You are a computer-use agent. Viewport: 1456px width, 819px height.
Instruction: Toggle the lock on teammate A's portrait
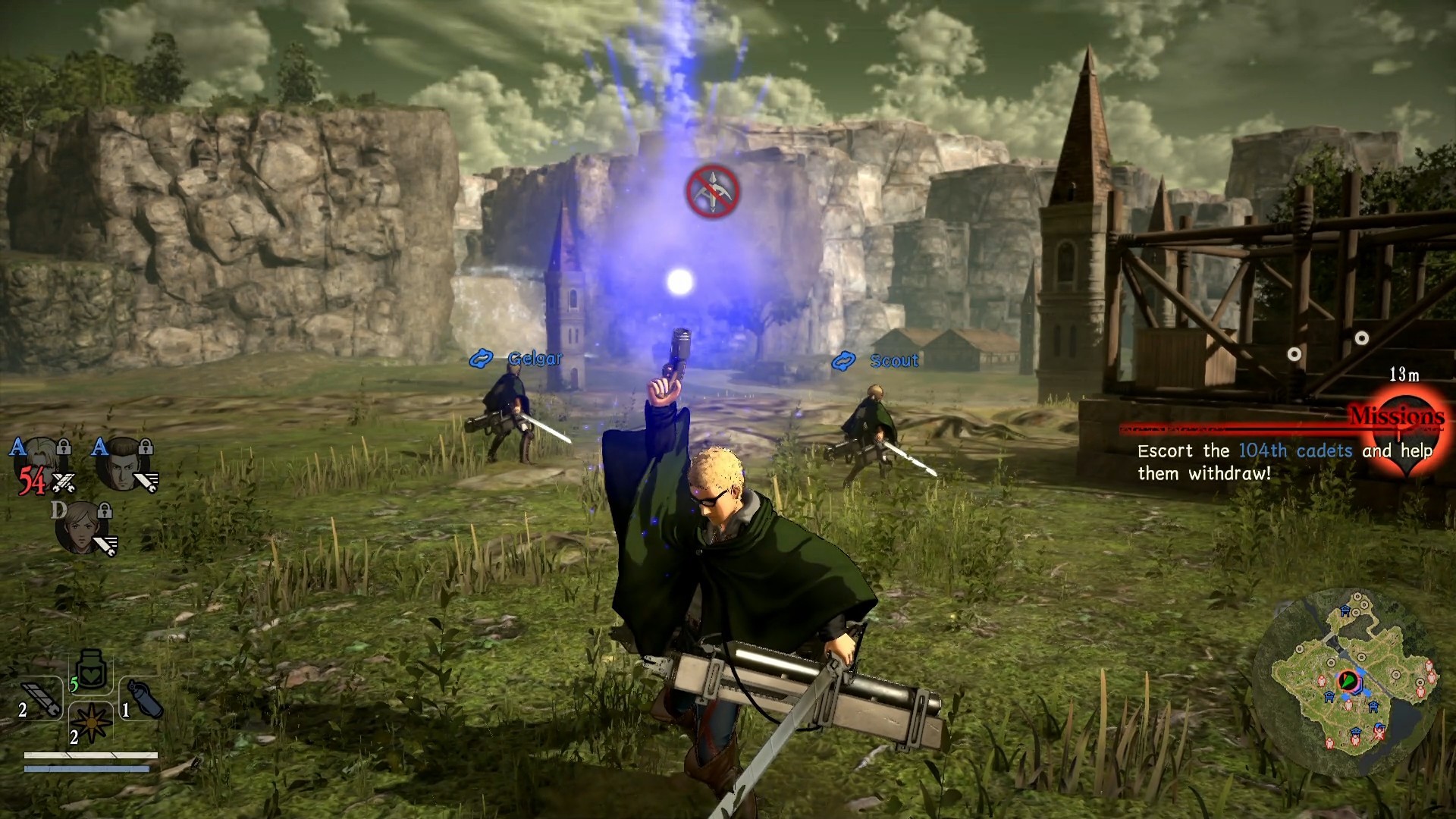[64, 447]
